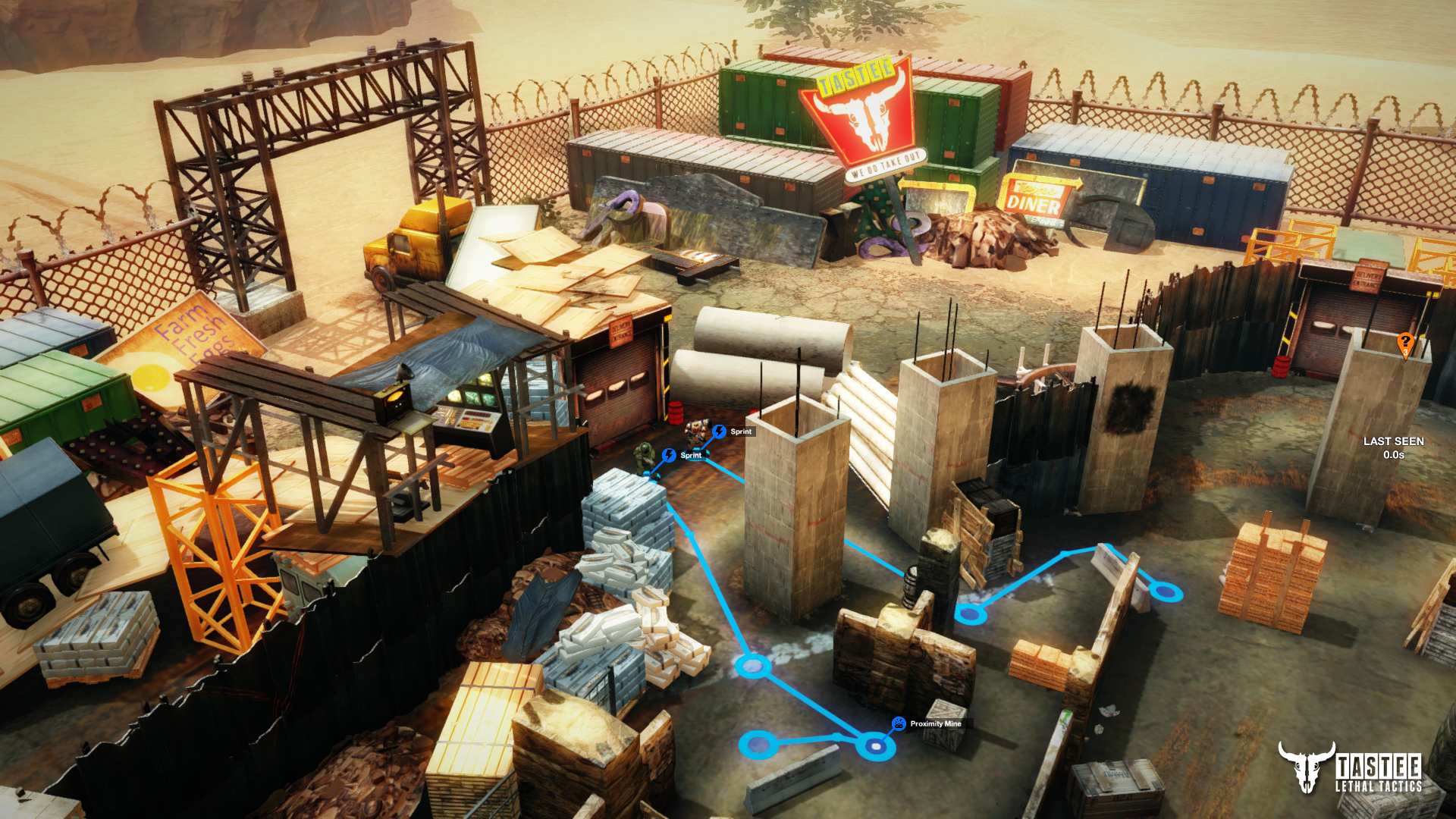Click the Sprint label on the lower badge

(x=690, y=457)
